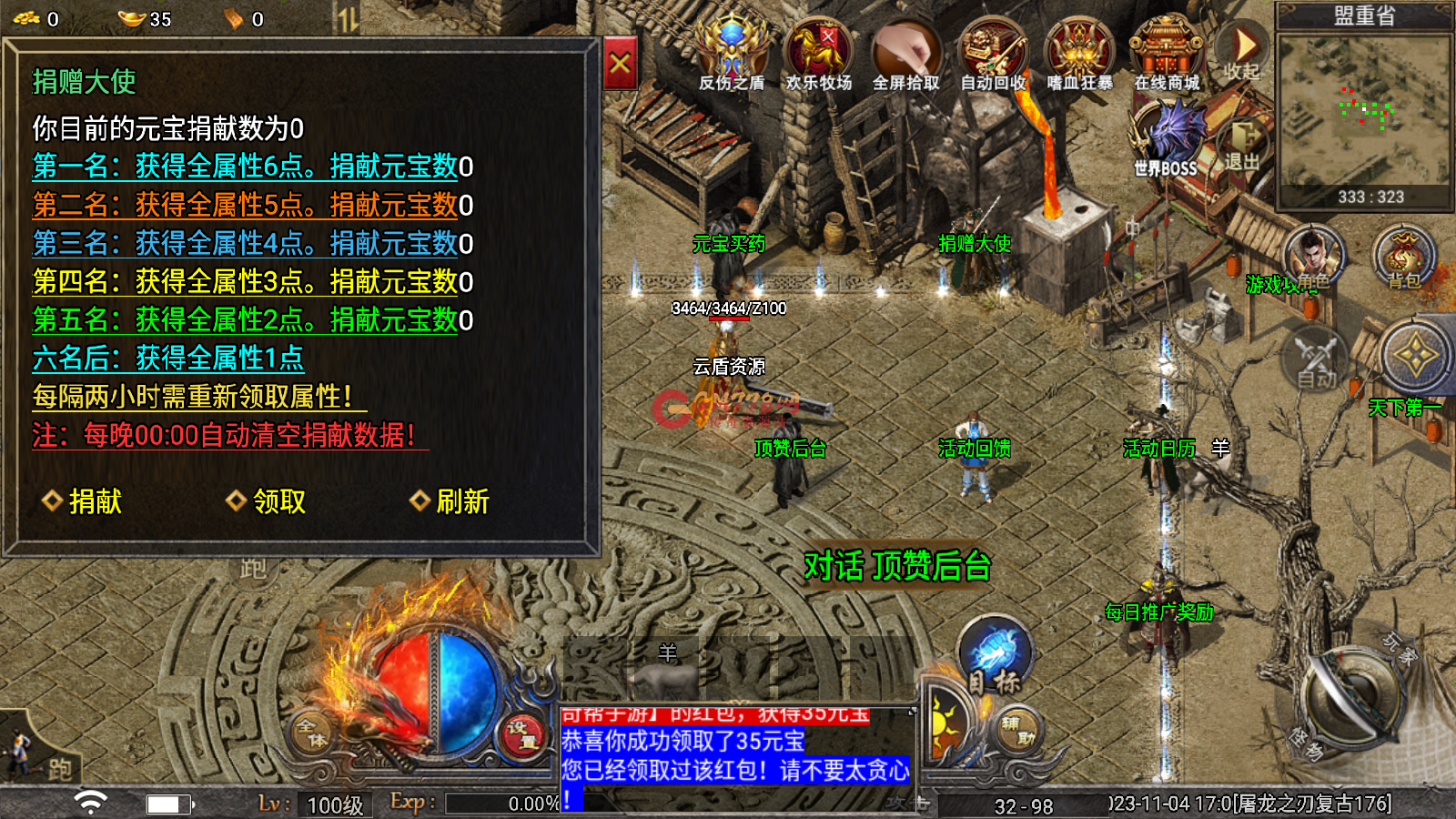This screenshot has width=1456, height=819.
Task: Open the 世界BOSS dragon icon
Action: click(1168, 136)
